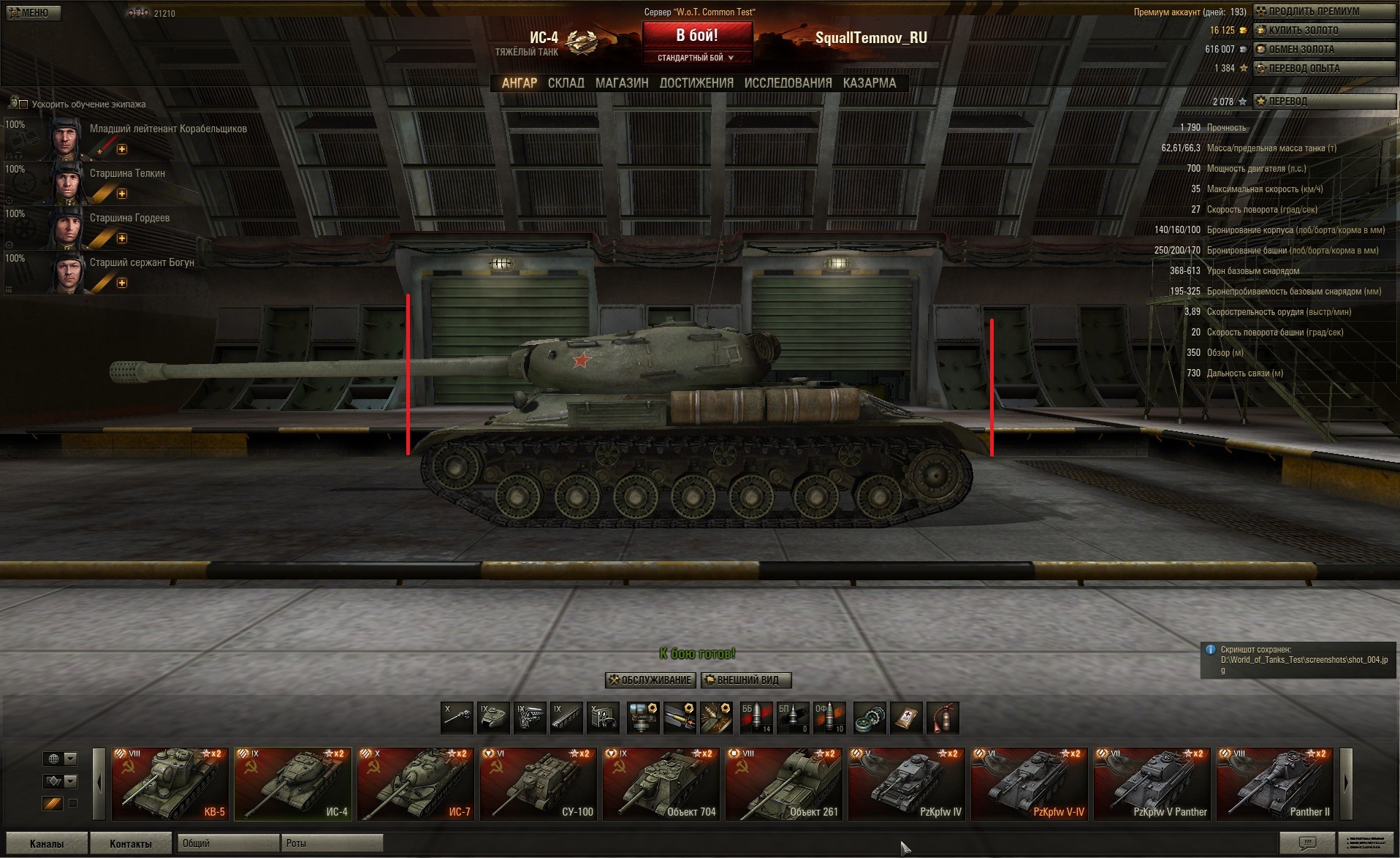Screen dimensions: 1400x858
Task: Select the КВ-5 tank in carousel
Action: [170, 783]
